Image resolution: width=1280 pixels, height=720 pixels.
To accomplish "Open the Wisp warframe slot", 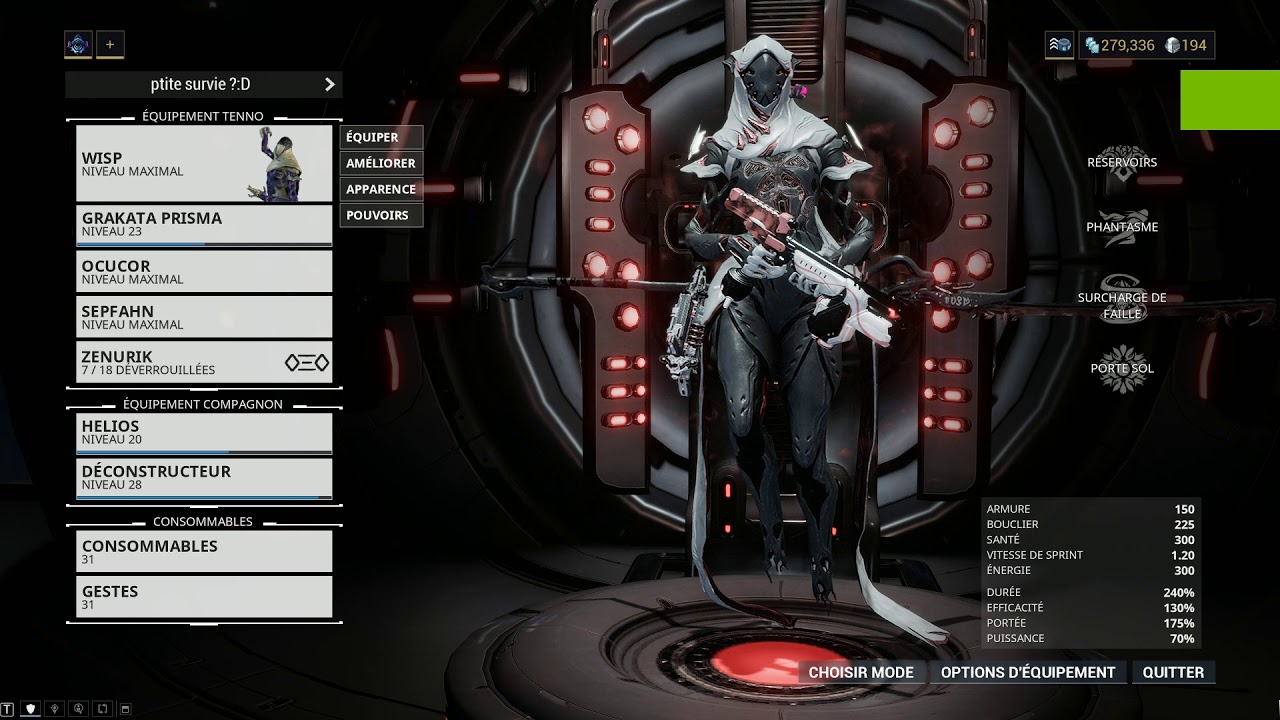I will click(204, 163).
